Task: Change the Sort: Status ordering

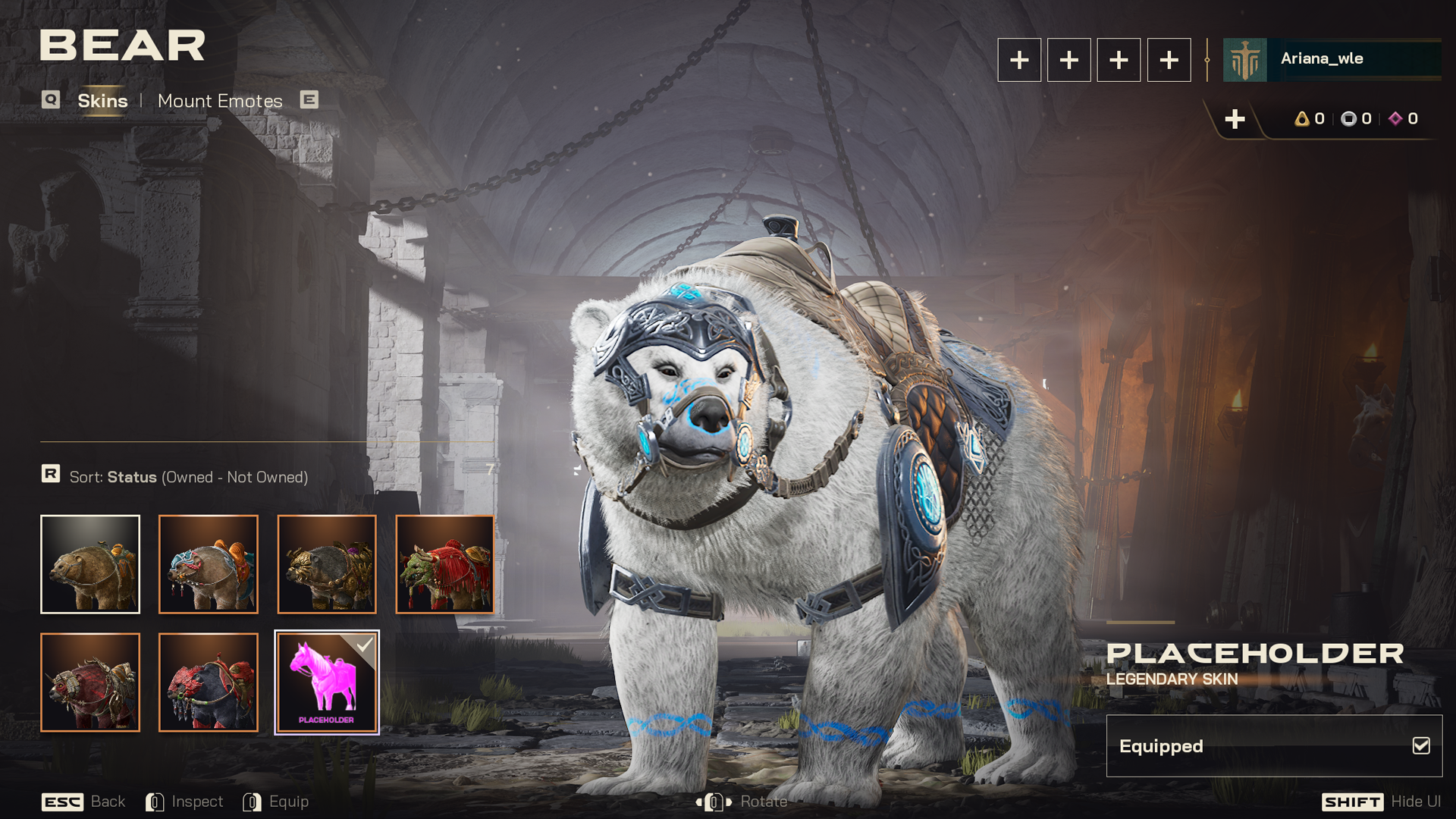Action: point(188,477)
